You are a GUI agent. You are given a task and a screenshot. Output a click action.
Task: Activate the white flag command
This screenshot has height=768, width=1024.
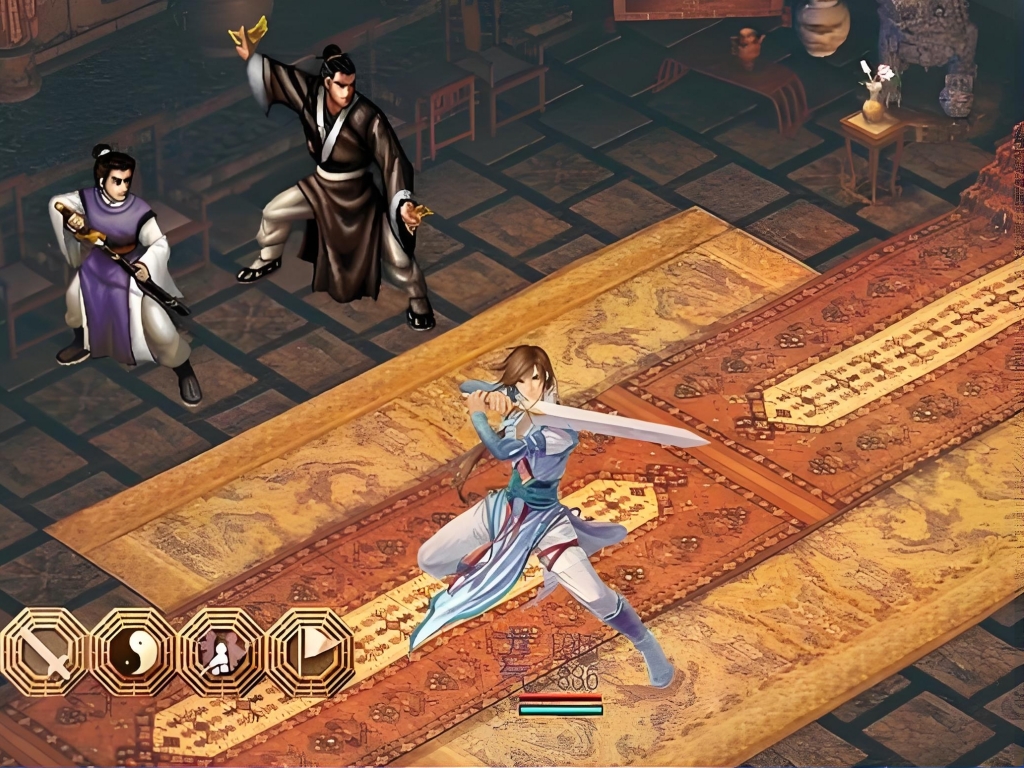[x=309, y=652]
